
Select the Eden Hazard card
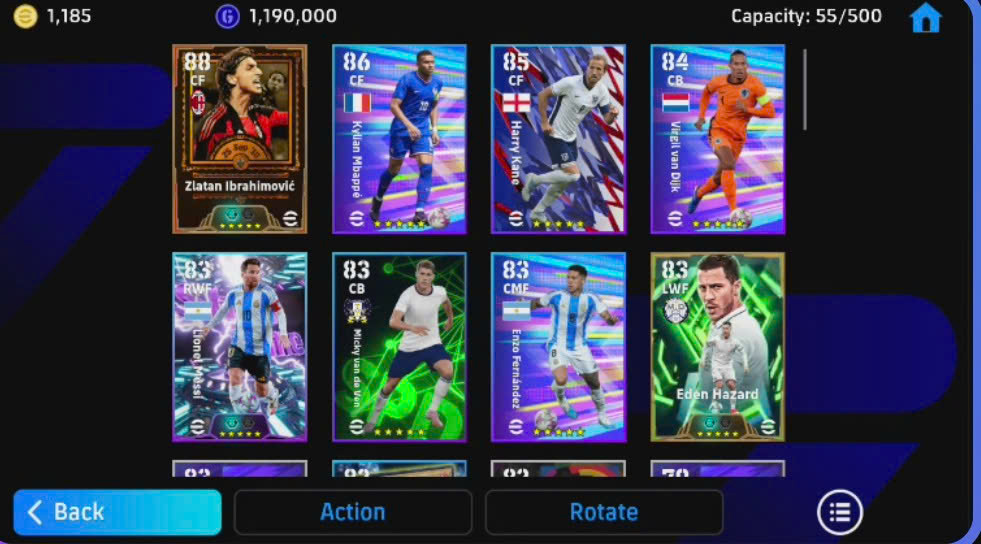(717, 347)
